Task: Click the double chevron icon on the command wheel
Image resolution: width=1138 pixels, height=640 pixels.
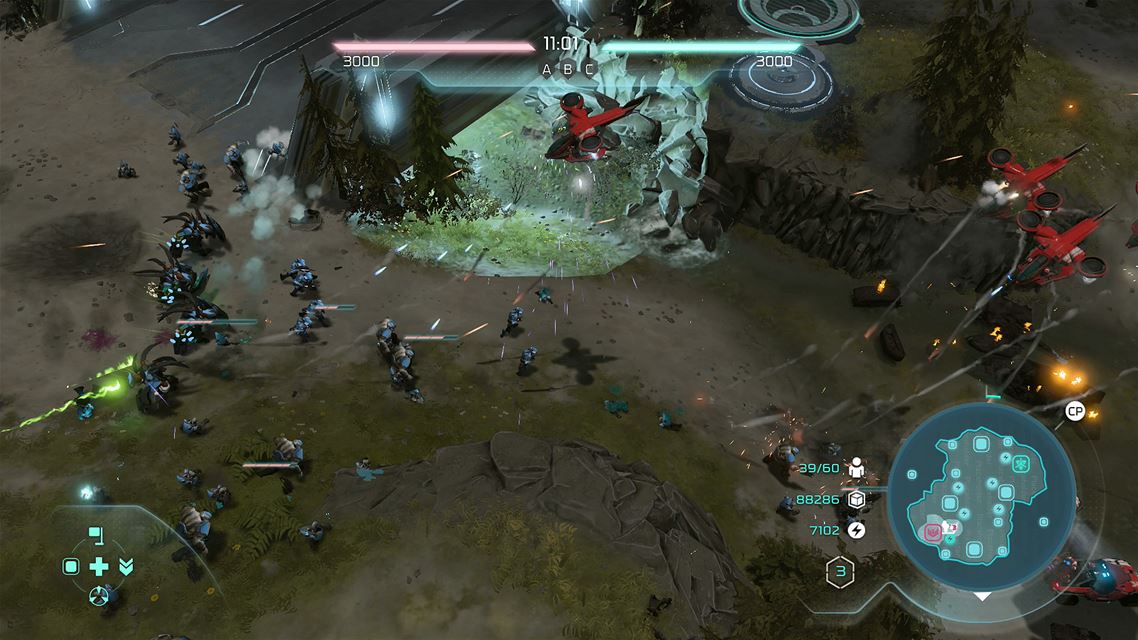Action: pyautogui.click(x=126, y=567)
